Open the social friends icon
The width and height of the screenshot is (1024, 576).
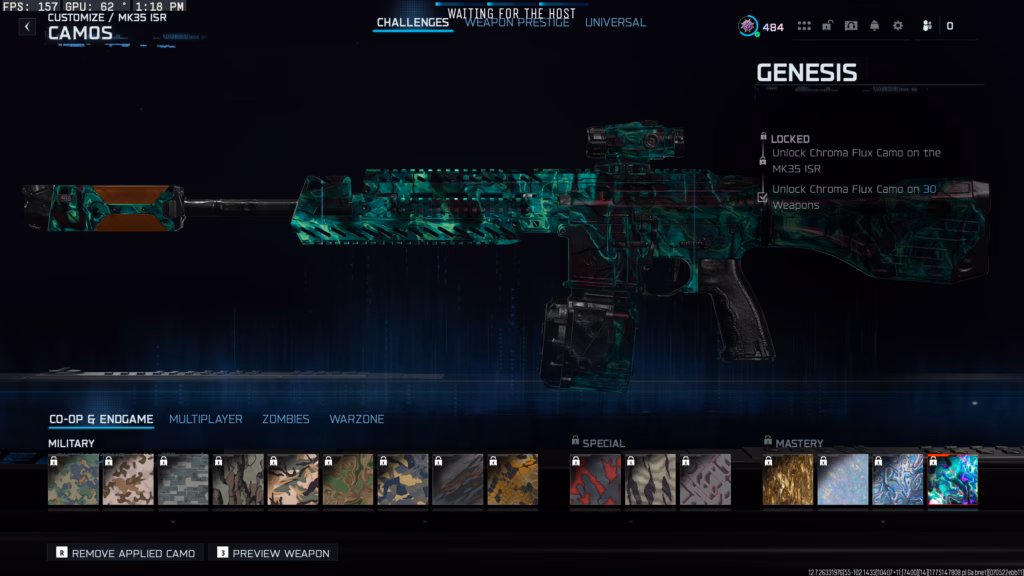click(927, 26)
